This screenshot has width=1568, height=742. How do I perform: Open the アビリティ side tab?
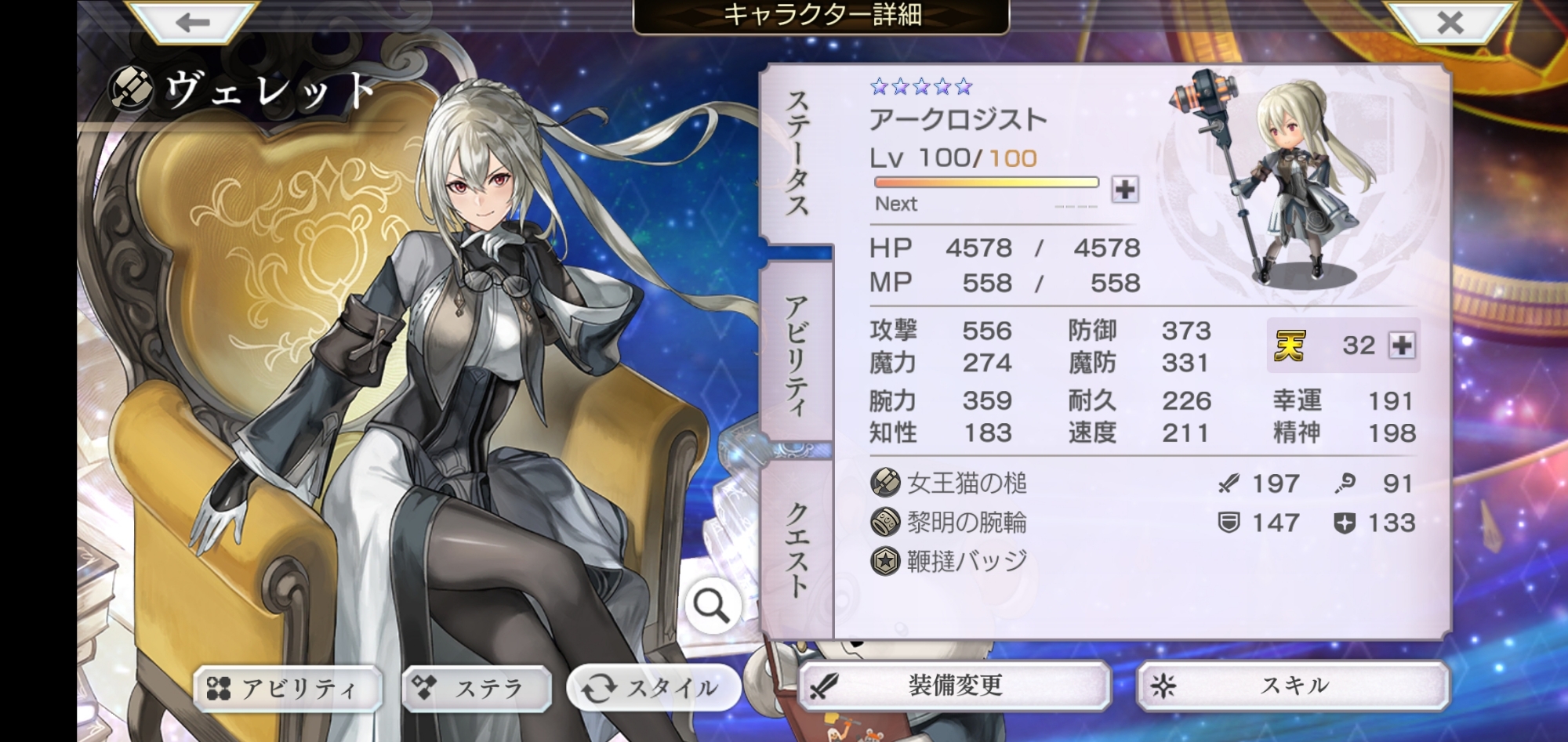pyautogui.click(x=797, y=354)
